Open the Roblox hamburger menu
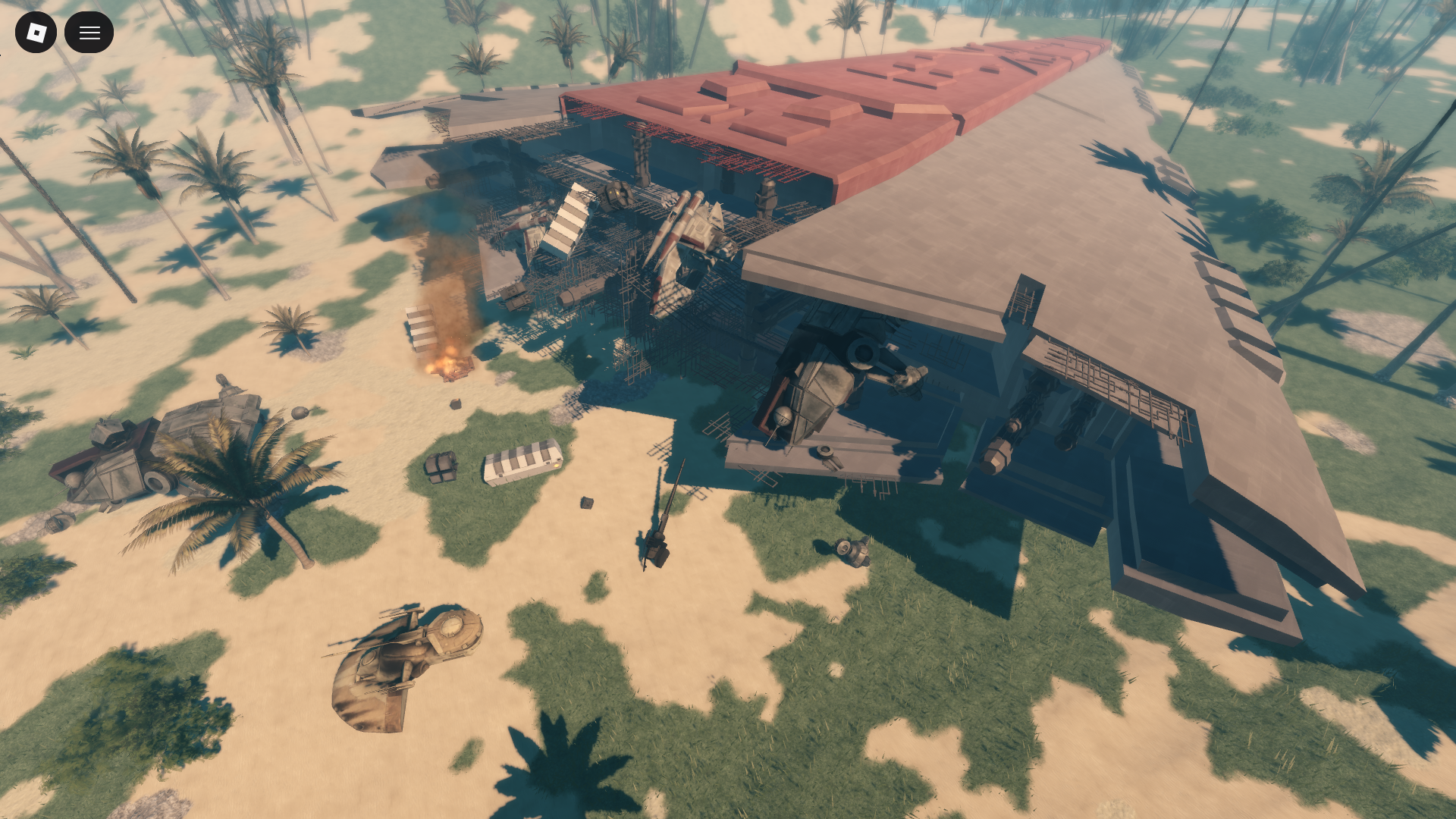 point(89,32)
